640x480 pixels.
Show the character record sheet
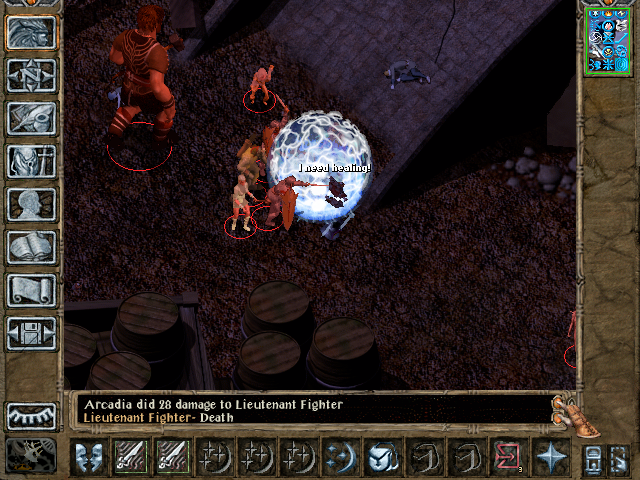coord(32,204)
